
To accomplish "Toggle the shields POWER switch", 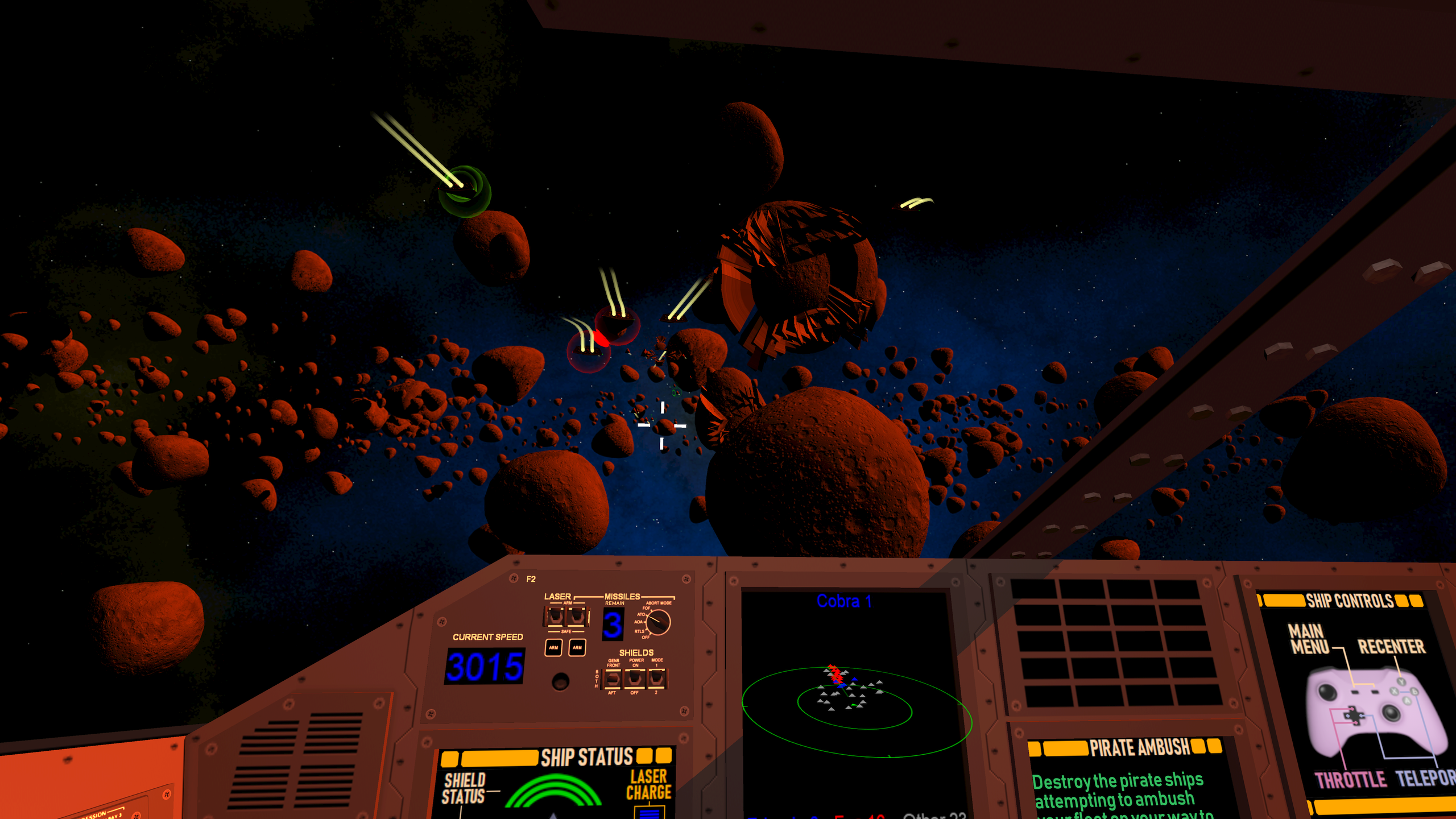I will [634, 678].
